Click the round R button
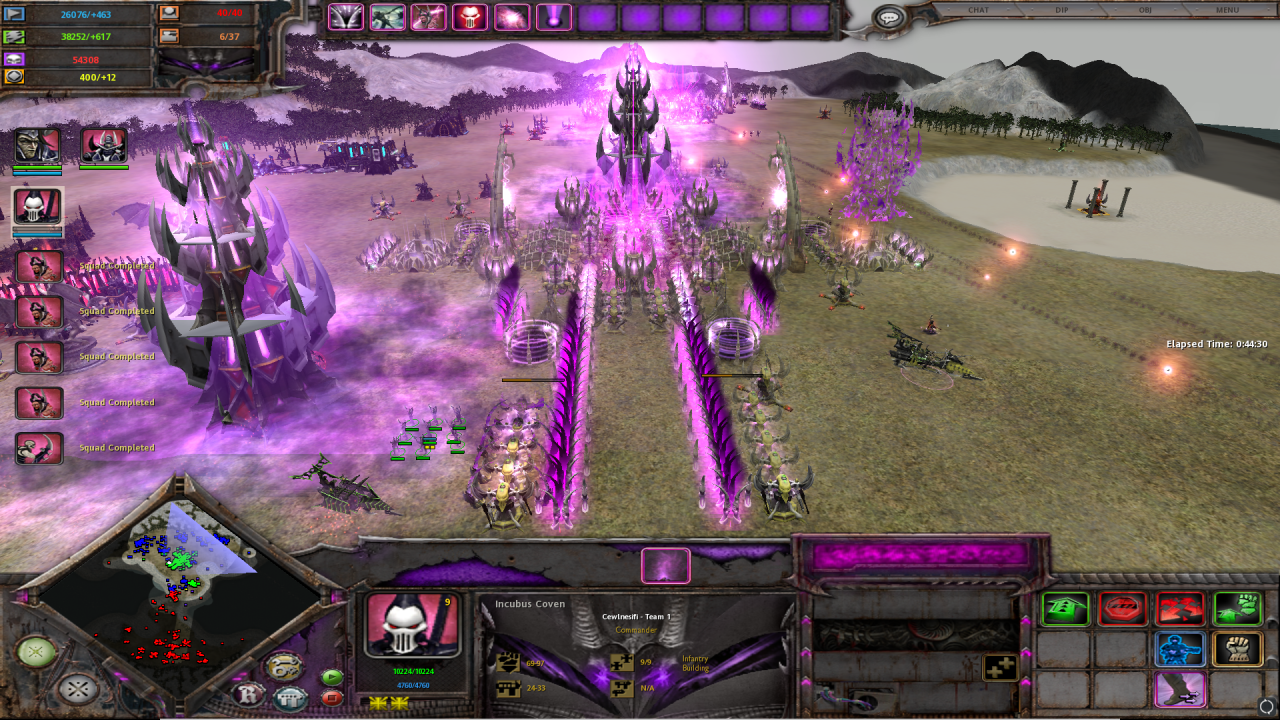 click(x=249, y=693)
